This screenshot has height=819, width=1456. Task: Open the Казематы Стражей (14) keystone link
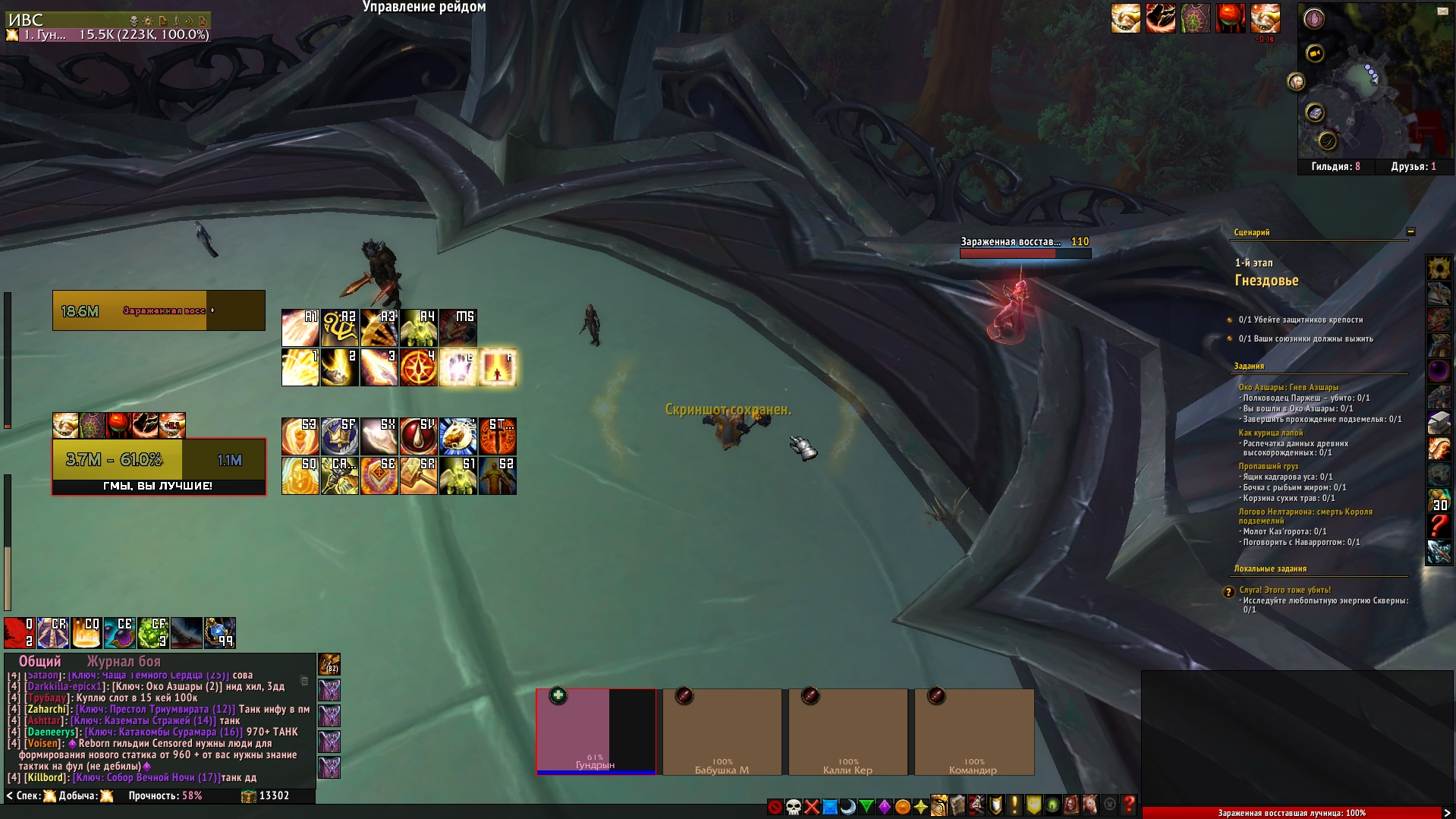[x=144, y=720]
